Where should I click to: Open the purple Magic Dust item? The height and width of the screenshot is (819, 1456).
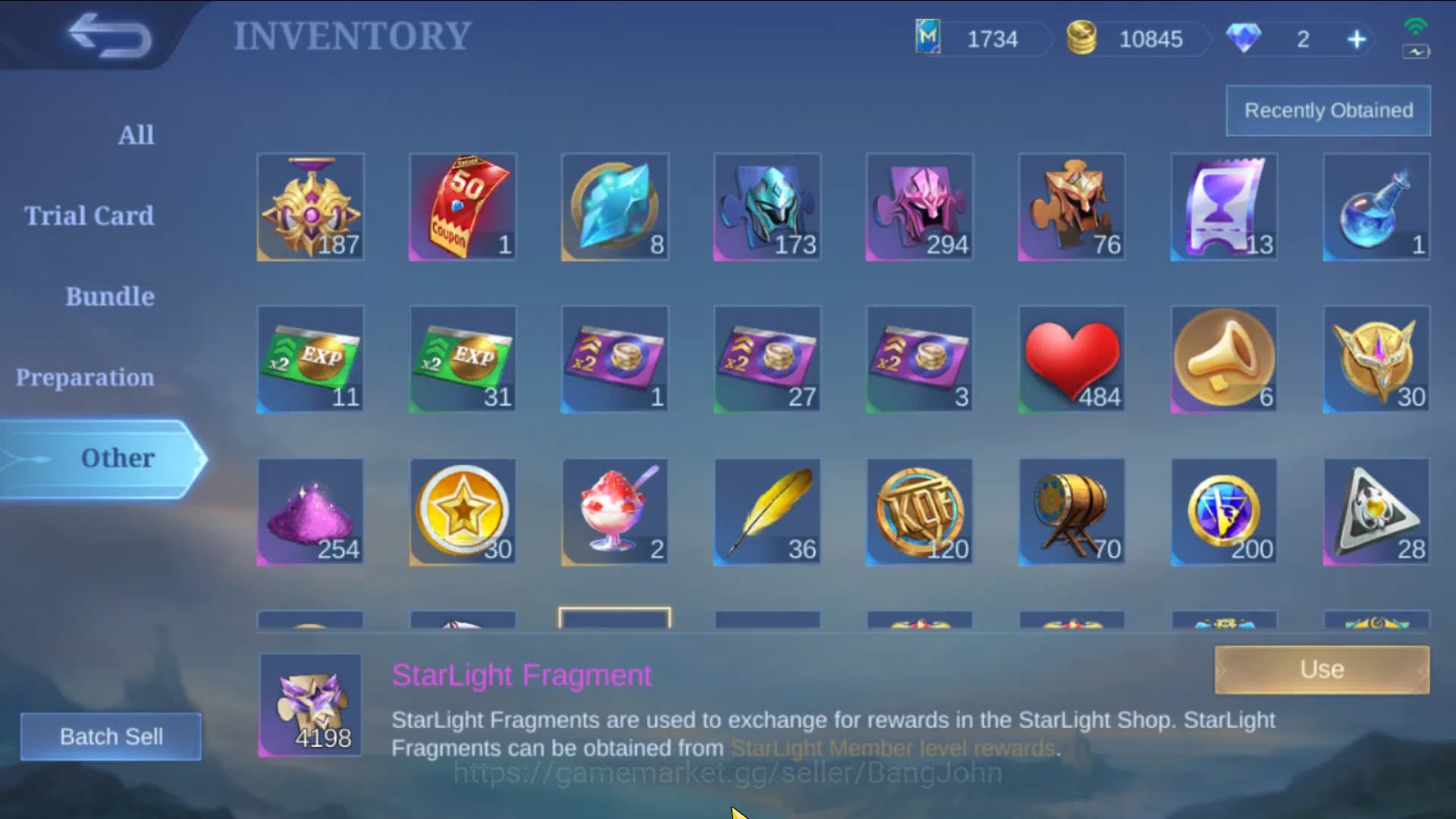click(x=311, y=512)
